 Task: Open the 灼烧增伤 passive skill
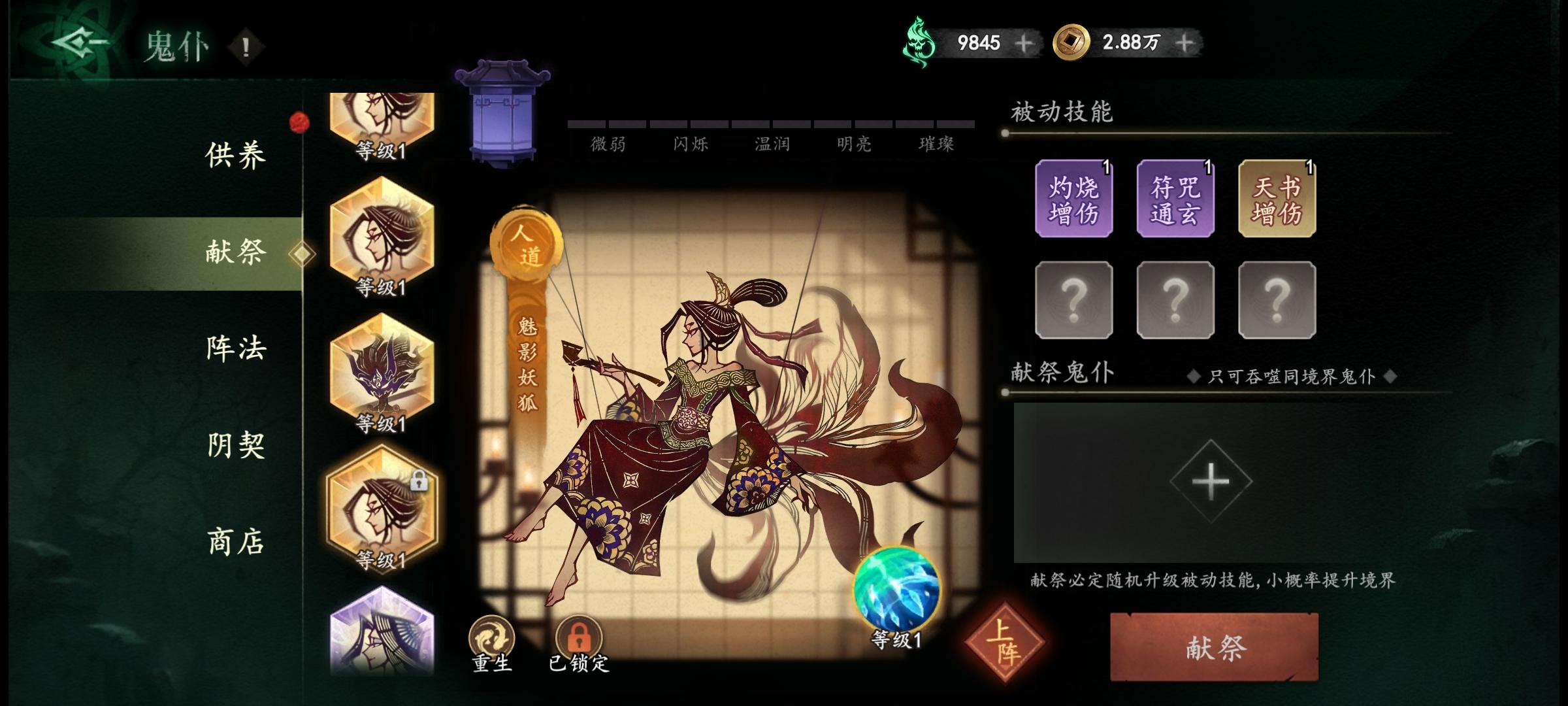tap(1075, 198)
